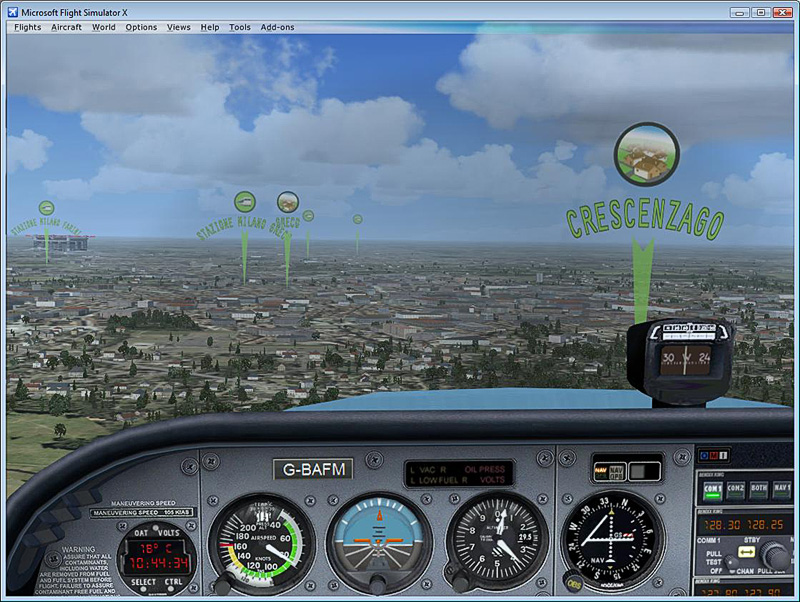
Task: Toggle the BOTH audio panel button
Action: click(x=759, y=489)
